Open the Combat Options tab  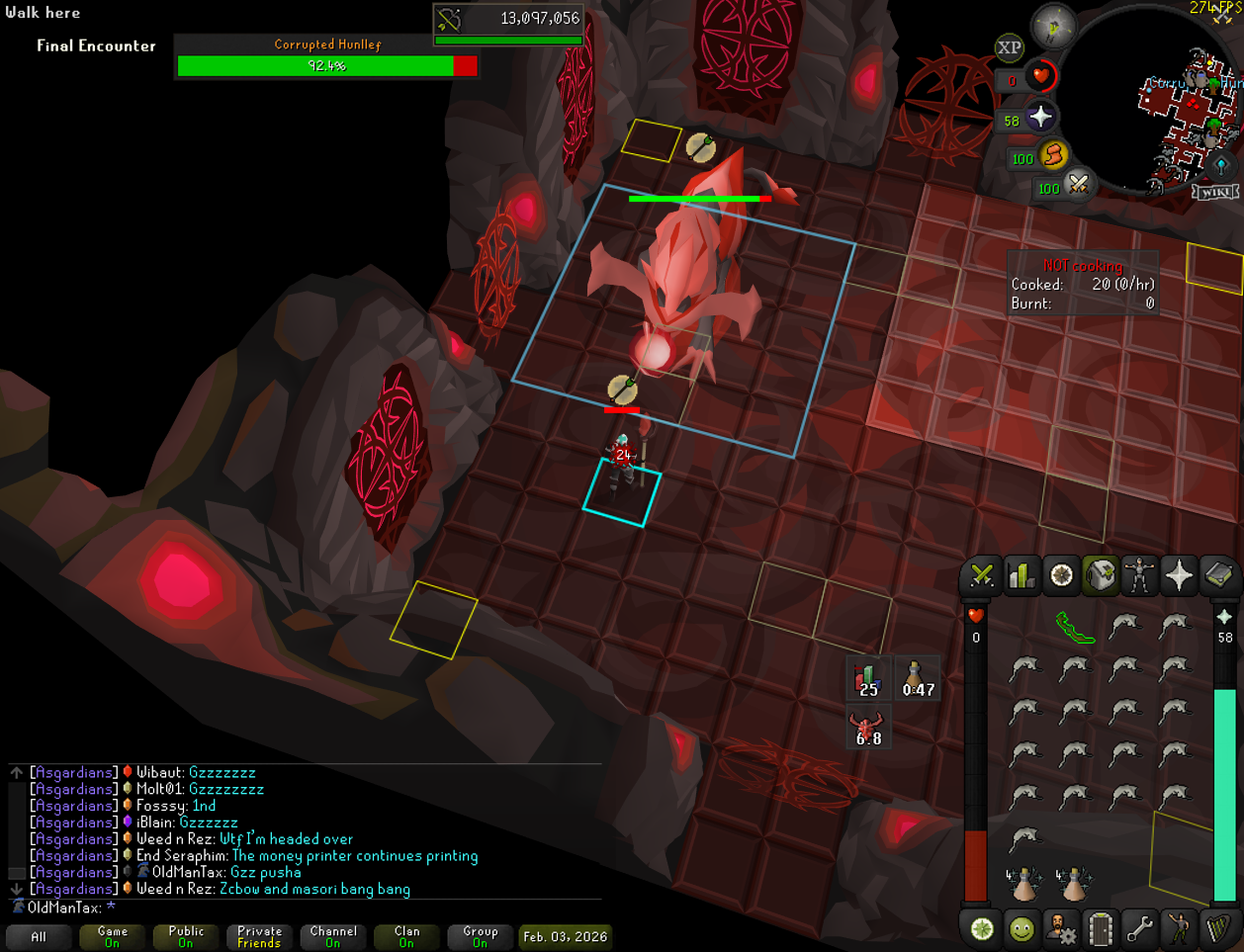point(982,575)
